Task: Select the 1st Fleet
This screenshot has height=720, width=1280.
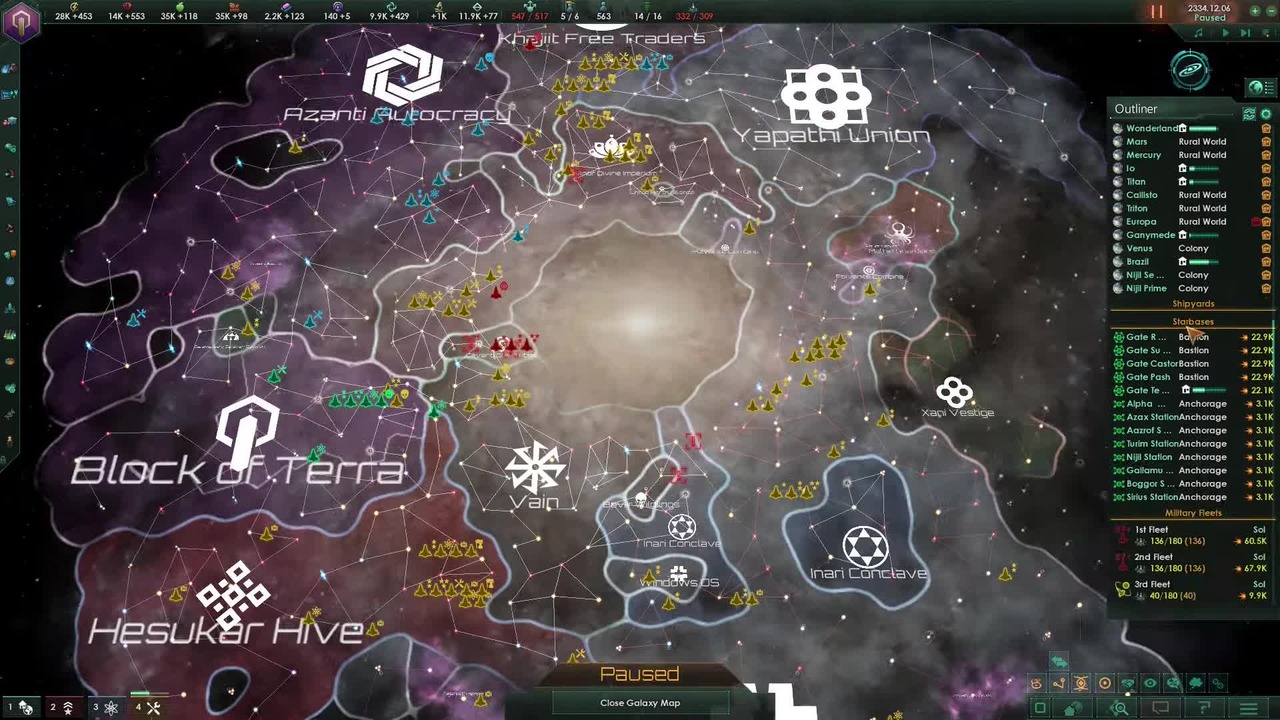Action: click(1152, 530)
